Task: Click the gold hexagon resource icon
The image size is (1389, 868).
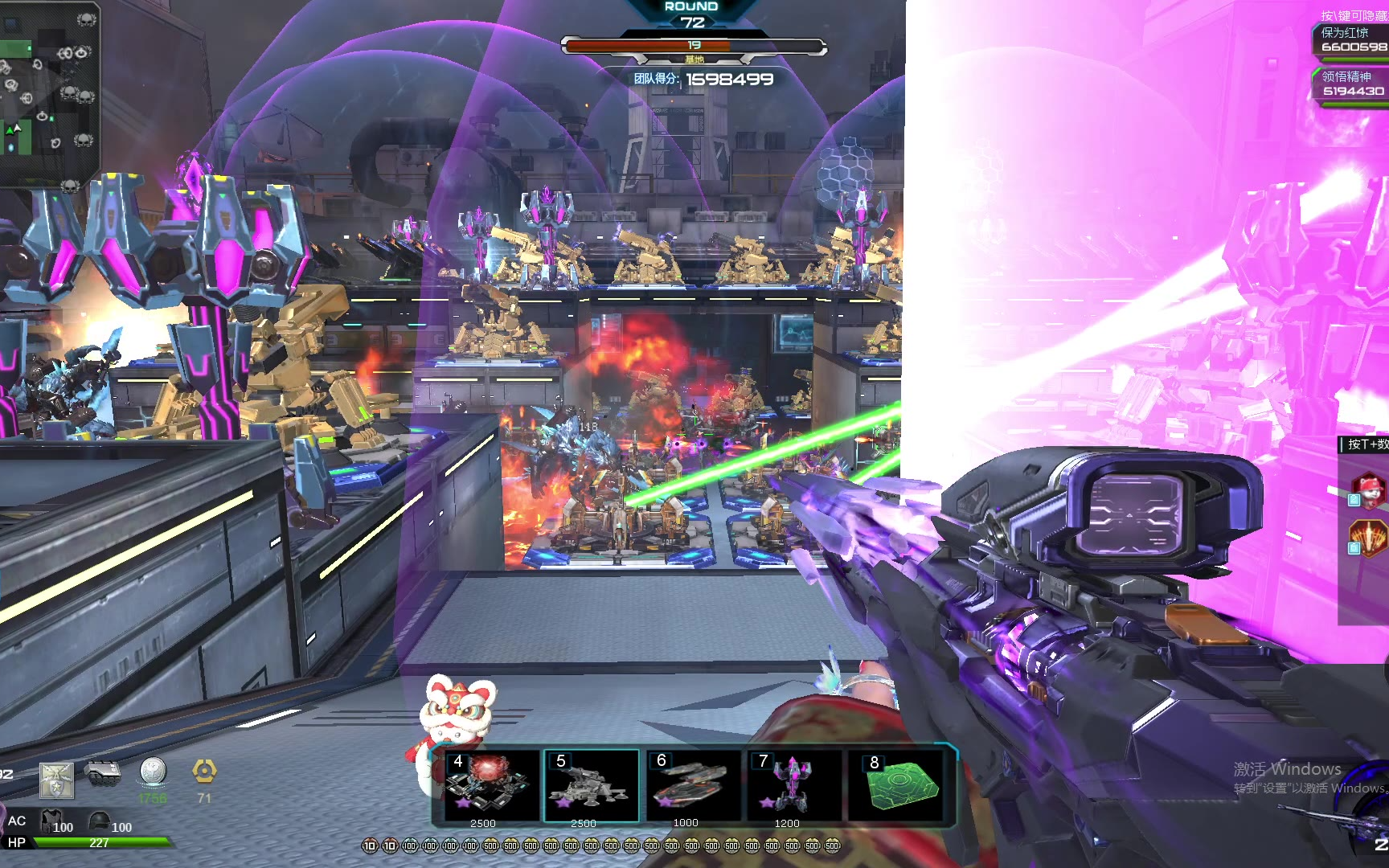Action: click(x=204, y=772)
